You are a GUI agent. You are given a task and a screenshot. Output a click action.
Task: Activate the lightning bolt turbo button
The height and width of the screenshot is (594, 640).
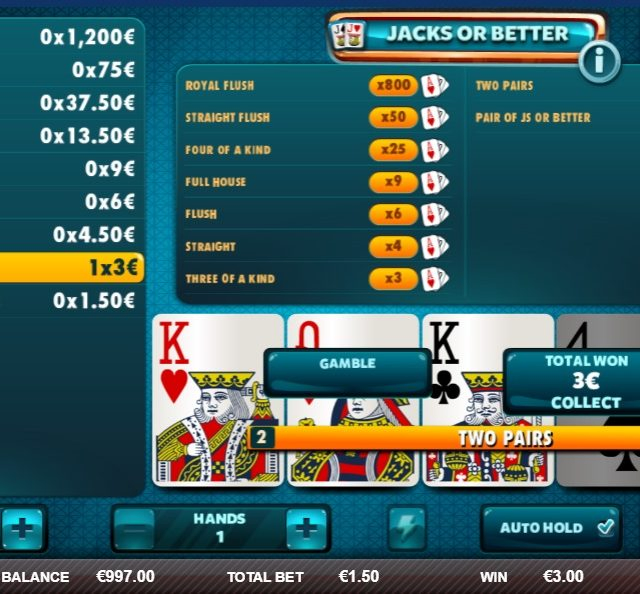point(406,528)
